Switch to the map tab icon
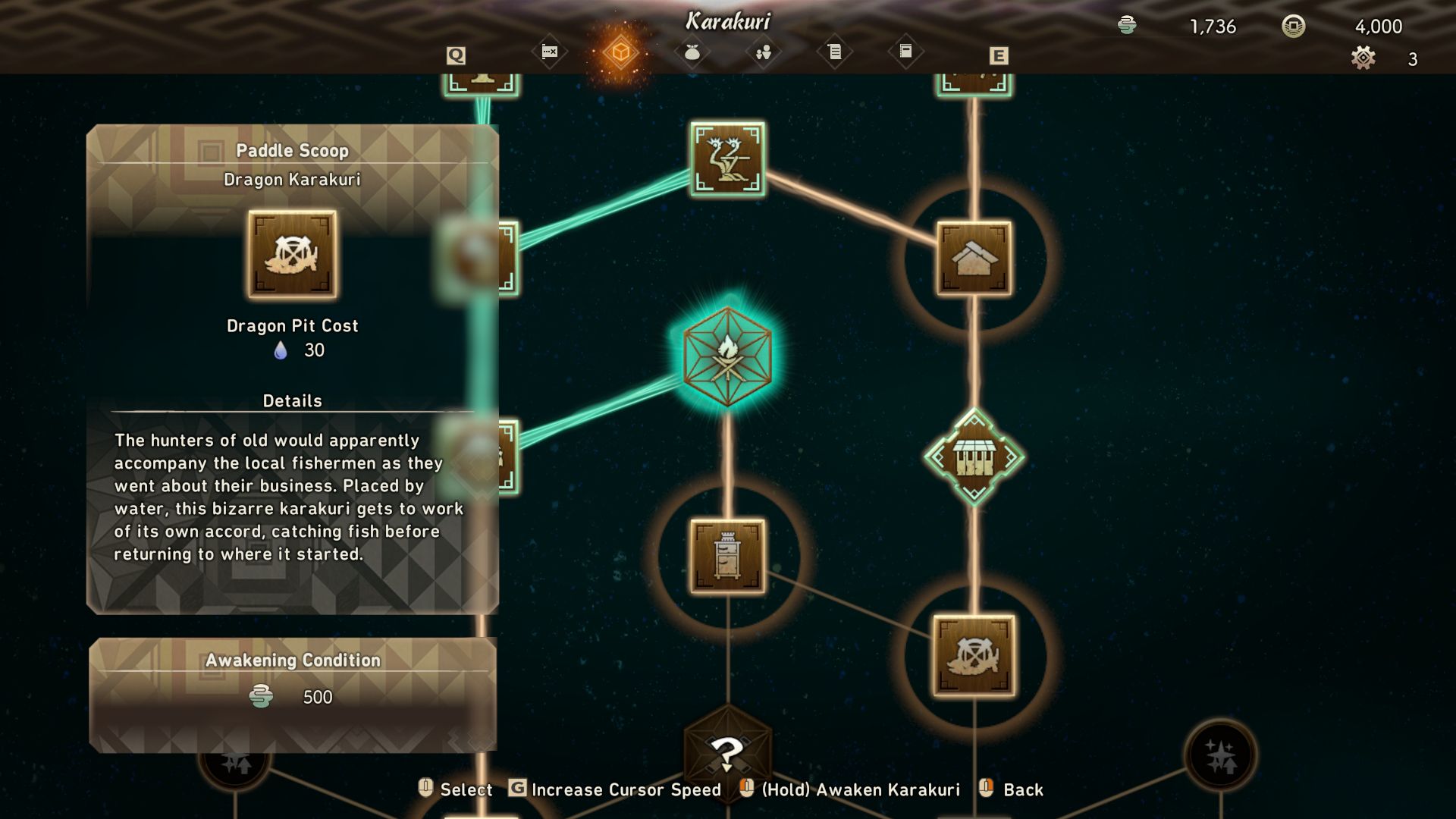 [x=550, y=52]
